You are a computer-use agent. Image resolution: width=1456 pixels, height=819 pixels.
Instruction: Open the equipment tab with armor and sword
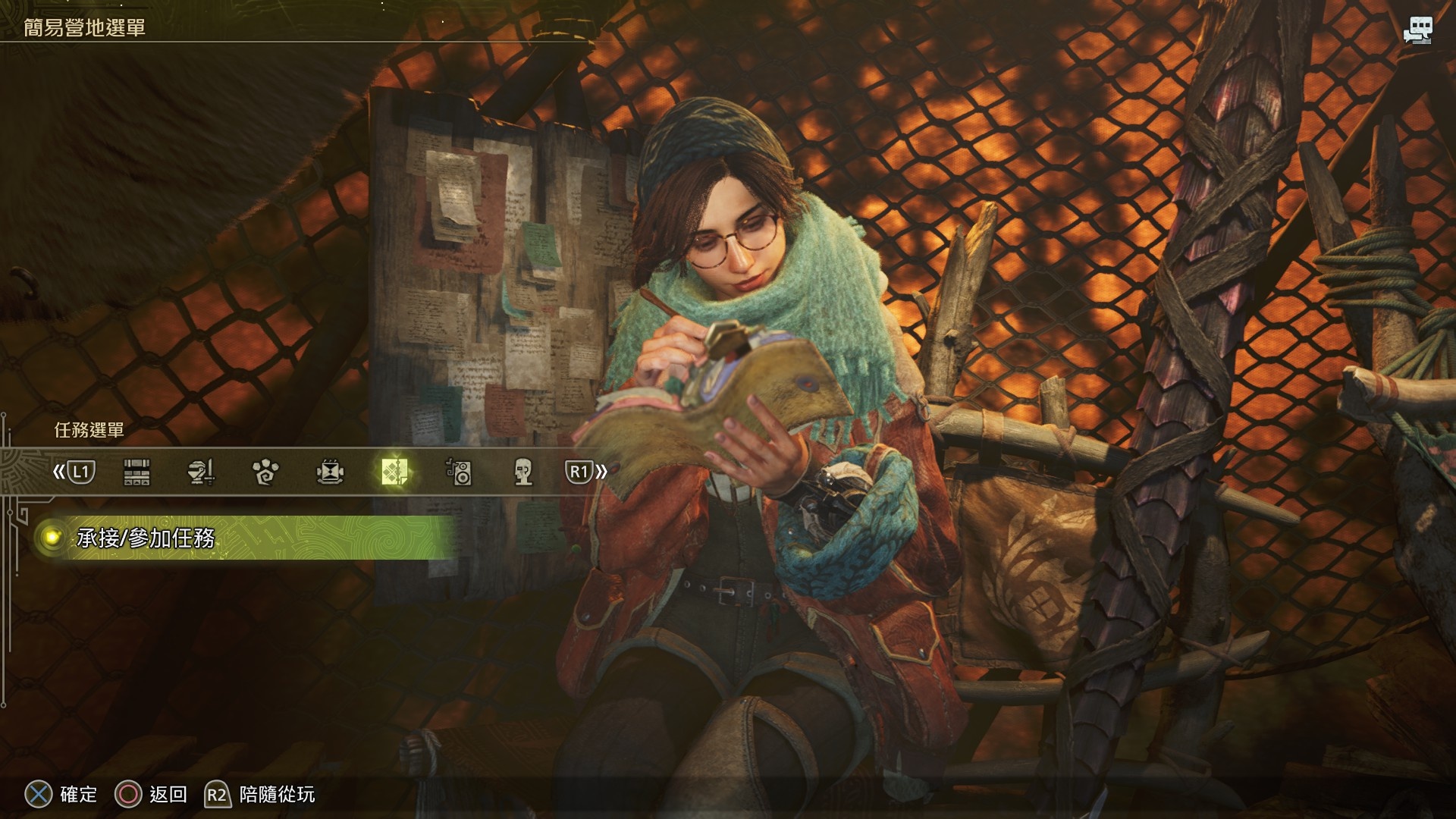[201, 472]
